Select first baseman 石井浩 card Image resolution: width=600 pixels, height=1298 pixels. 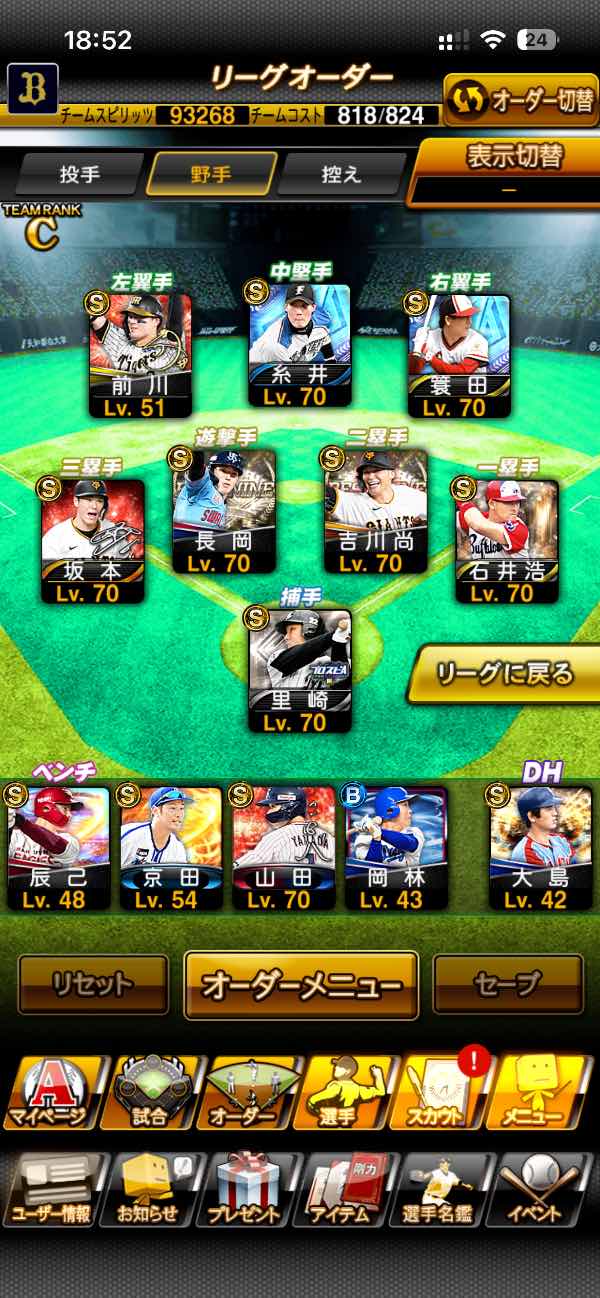point(506,540)
